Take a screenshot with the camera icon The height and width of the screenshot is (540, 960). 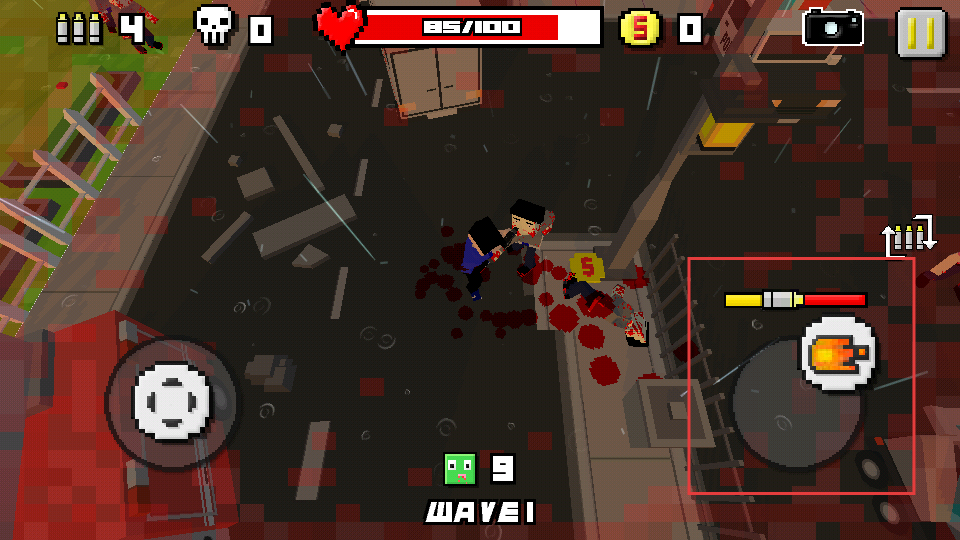pos(832,28)
